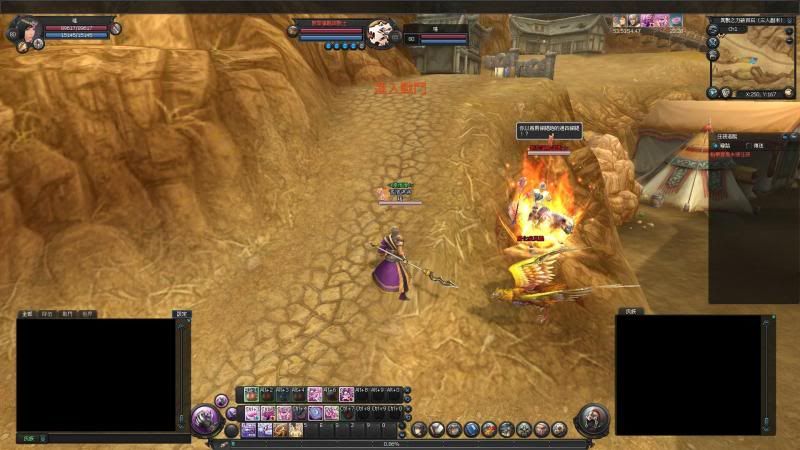
Task: Select the target's skull portrait at top center
Action: [380, 34]
